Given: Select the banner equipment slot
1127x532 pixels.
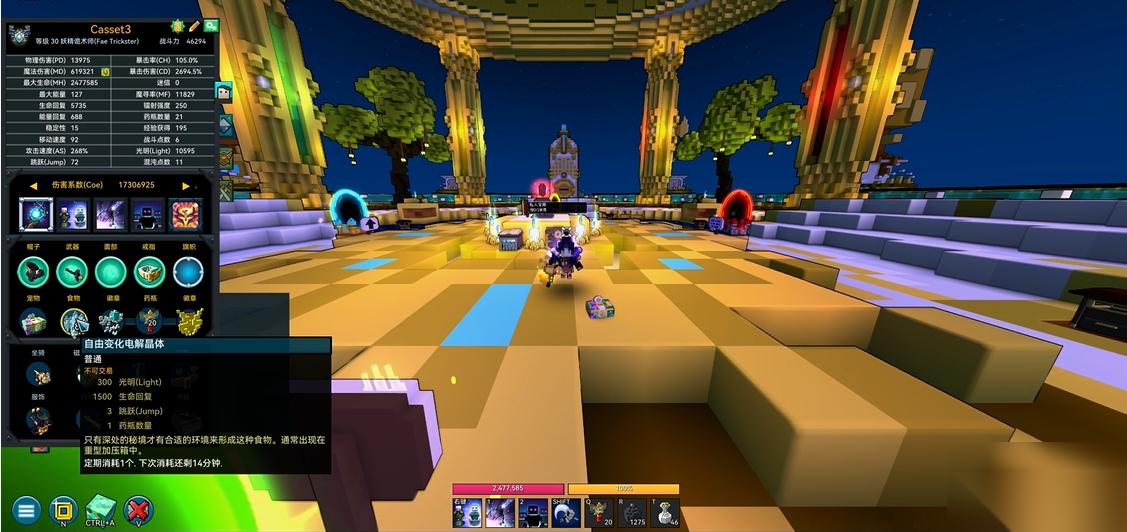Looking at the screenshot, I should [x=187, y=271].
